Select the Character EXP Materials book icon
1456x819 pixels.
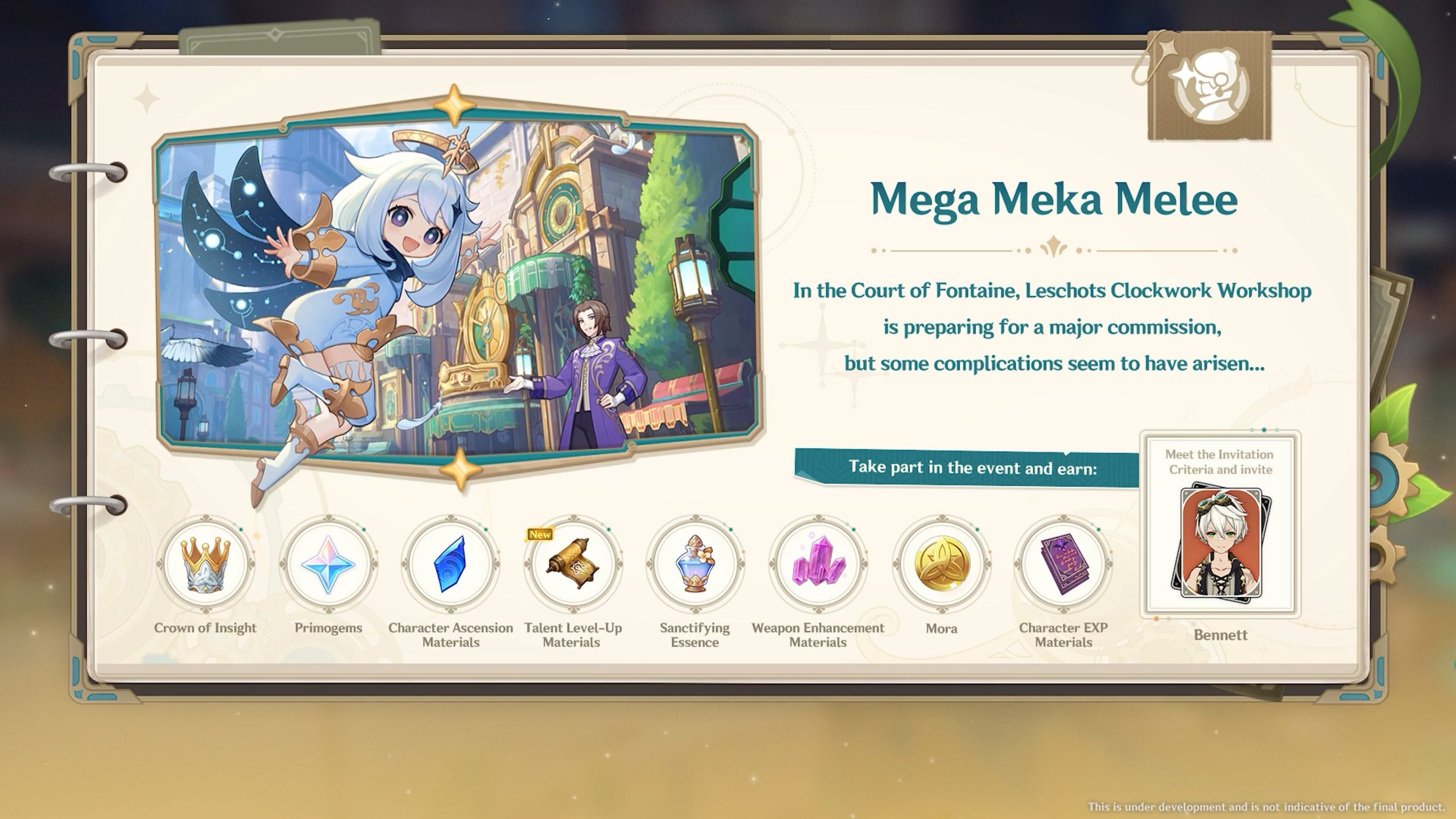[x=1064, y=564]
